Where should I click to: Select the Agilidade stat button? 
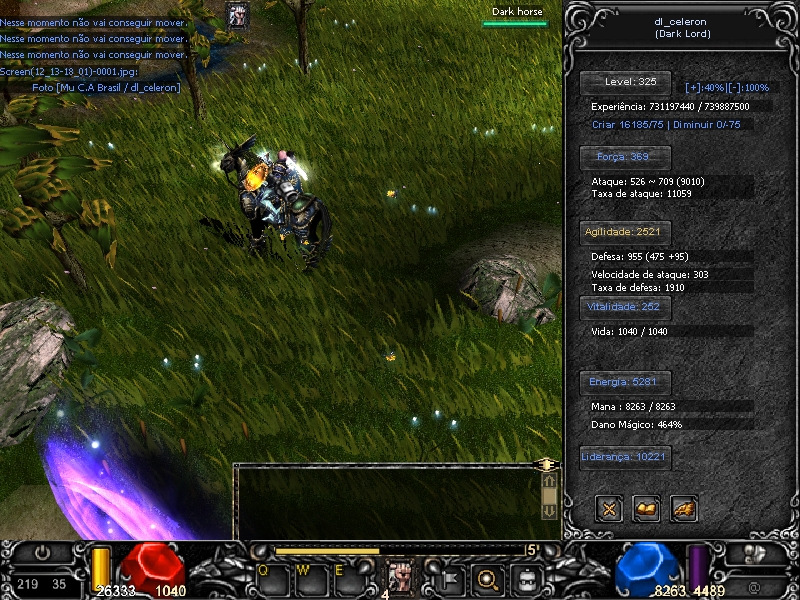[x=624, y=232]
